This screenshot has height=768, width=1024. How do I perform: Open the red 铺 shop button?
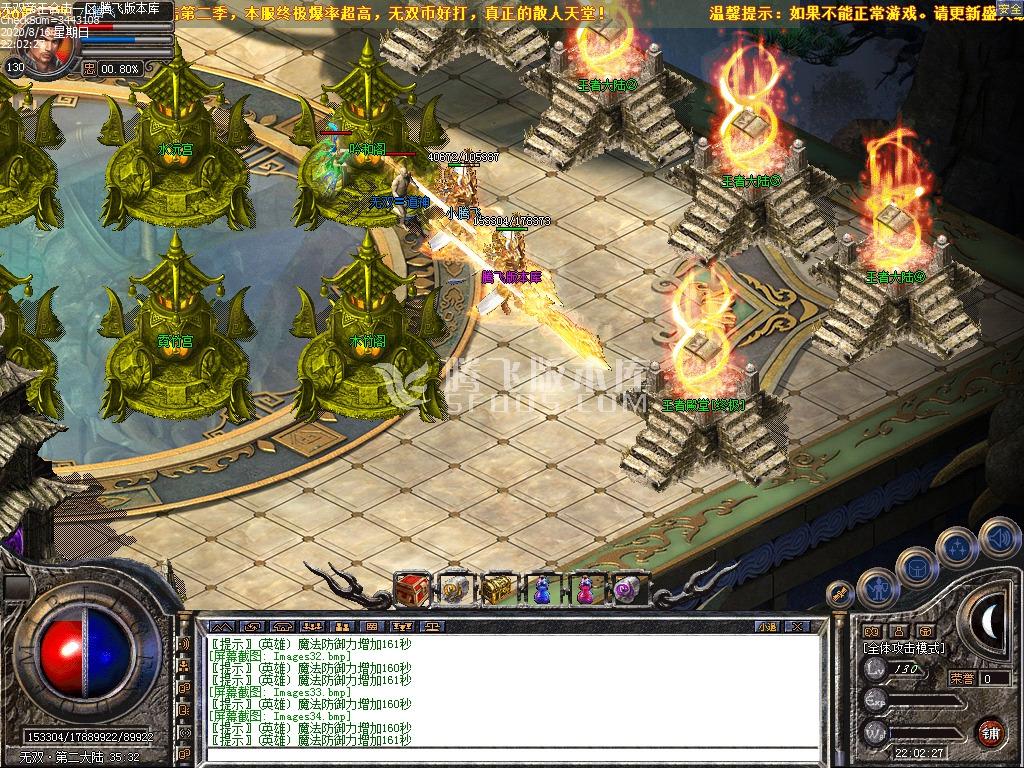[990, 731]
